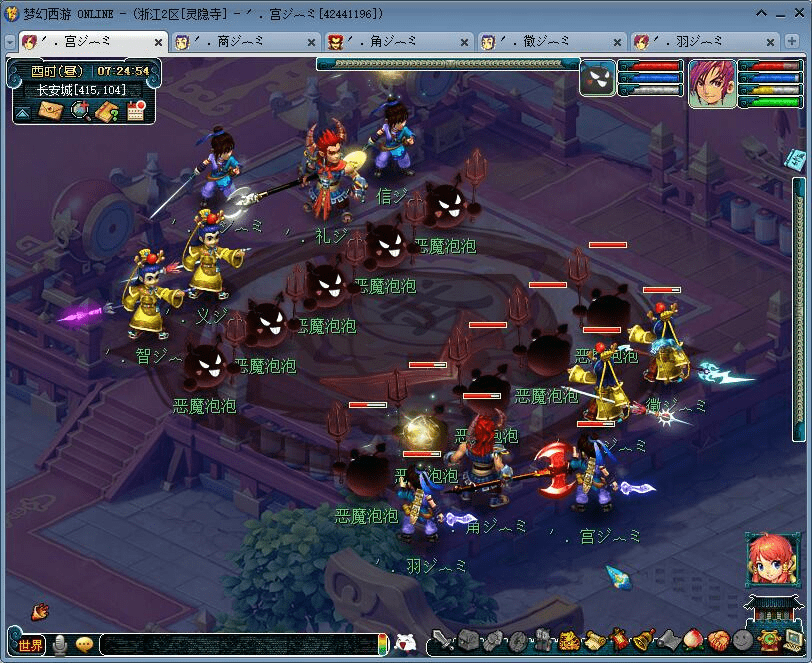The width and height of the screenshot is (812, 663).
Task: Open the help book with question mark
Action: click(x=107, y=111)
